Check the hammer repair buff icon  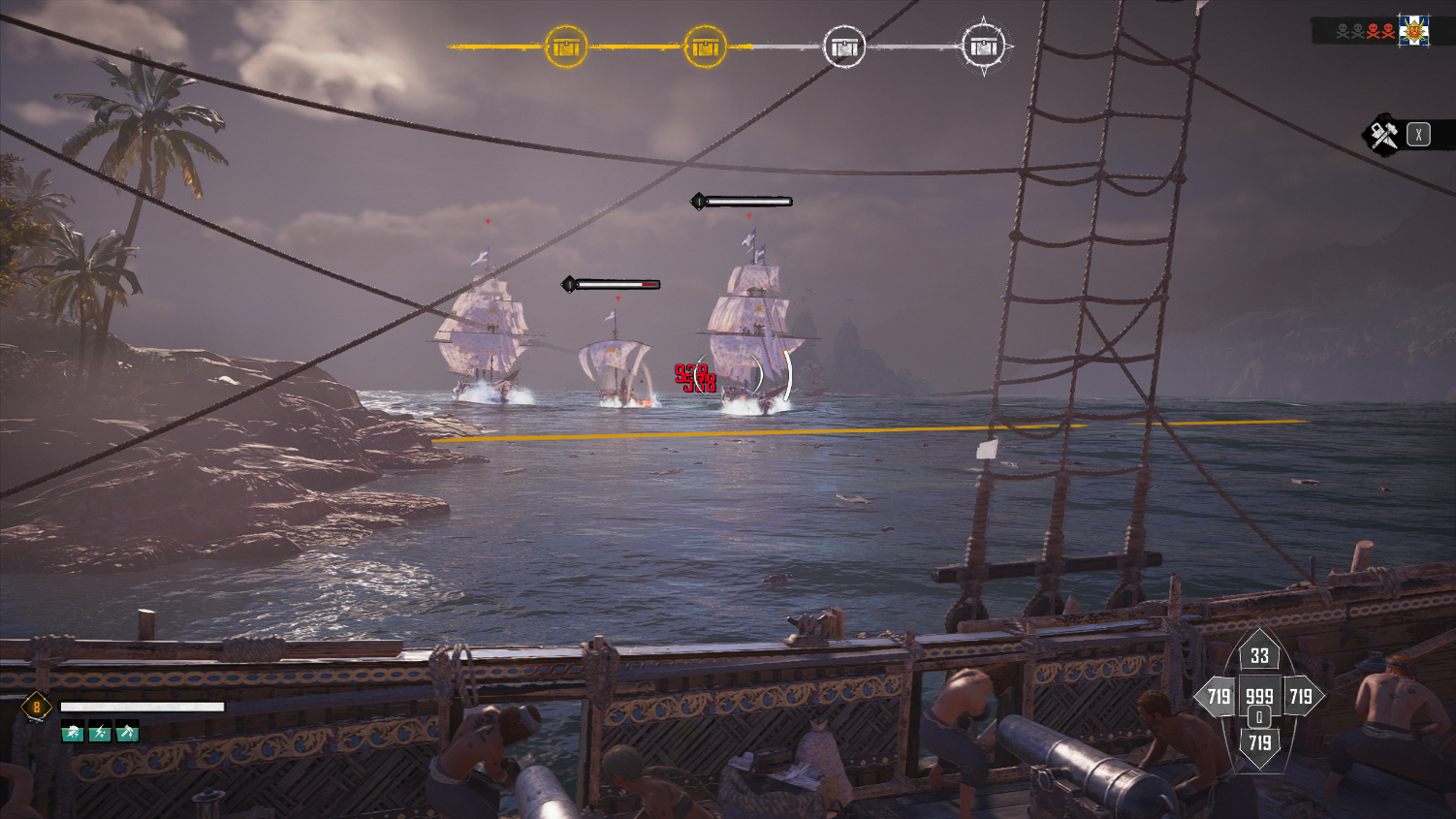(127, 733)
